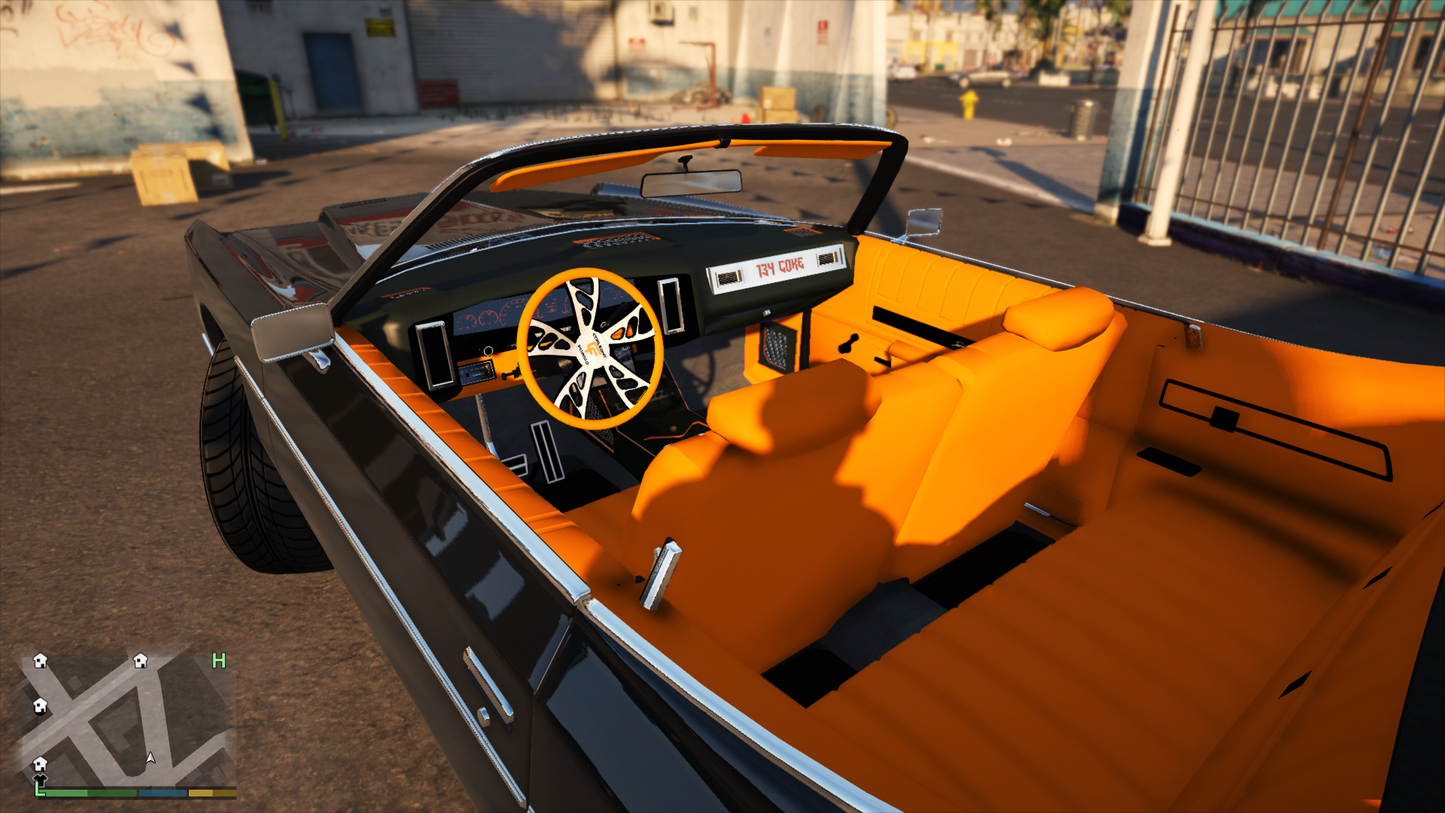1445x813 pixels.
Task: Open the minimap radar
Action: pyautogui.click(x=127, y=719)
